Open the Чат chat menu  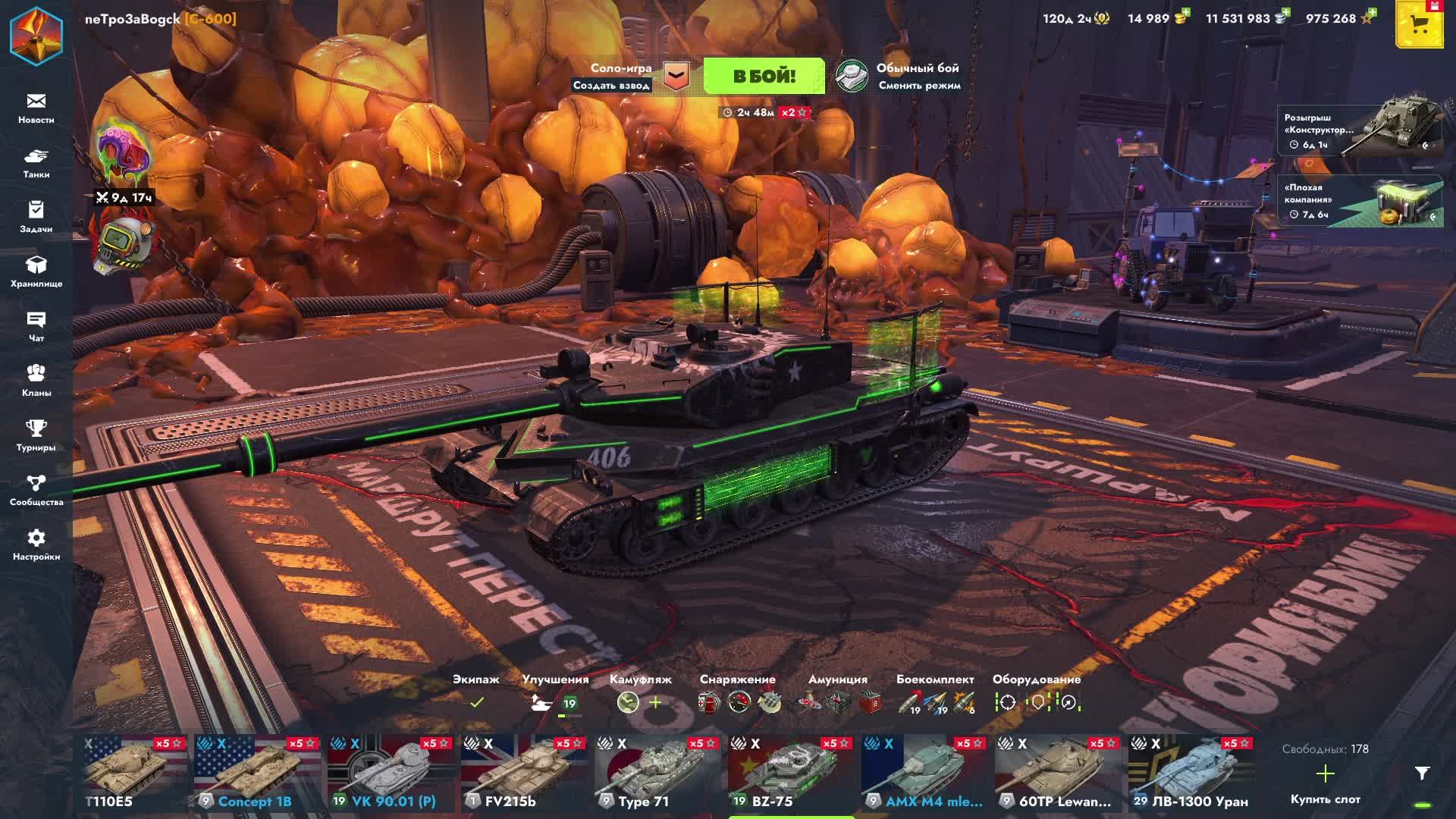36,327
